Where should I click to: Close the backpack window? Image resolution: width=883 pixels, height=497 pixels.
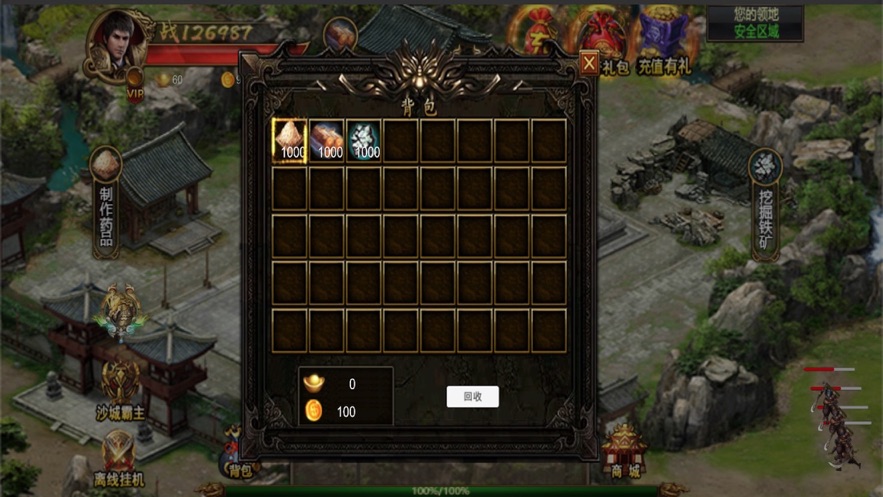590,64
